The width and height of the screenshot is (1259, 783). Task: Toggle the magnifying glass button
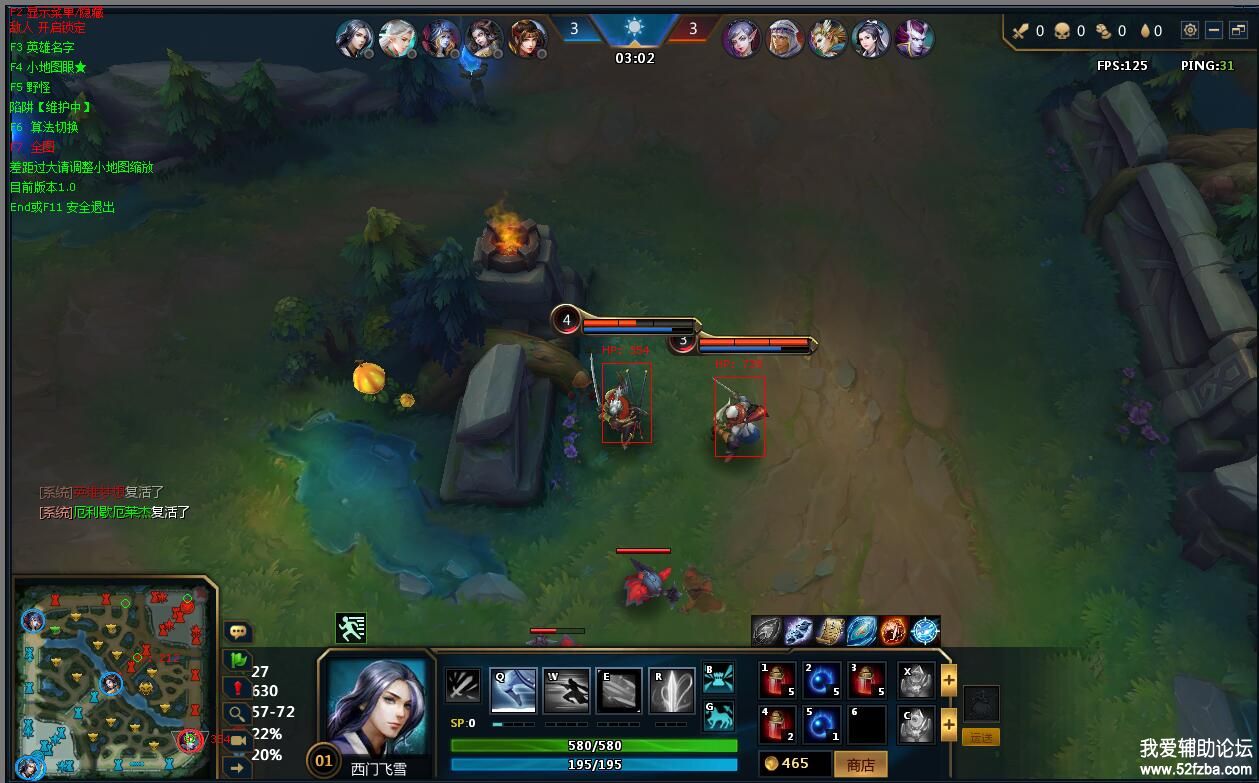coord(238,713)
